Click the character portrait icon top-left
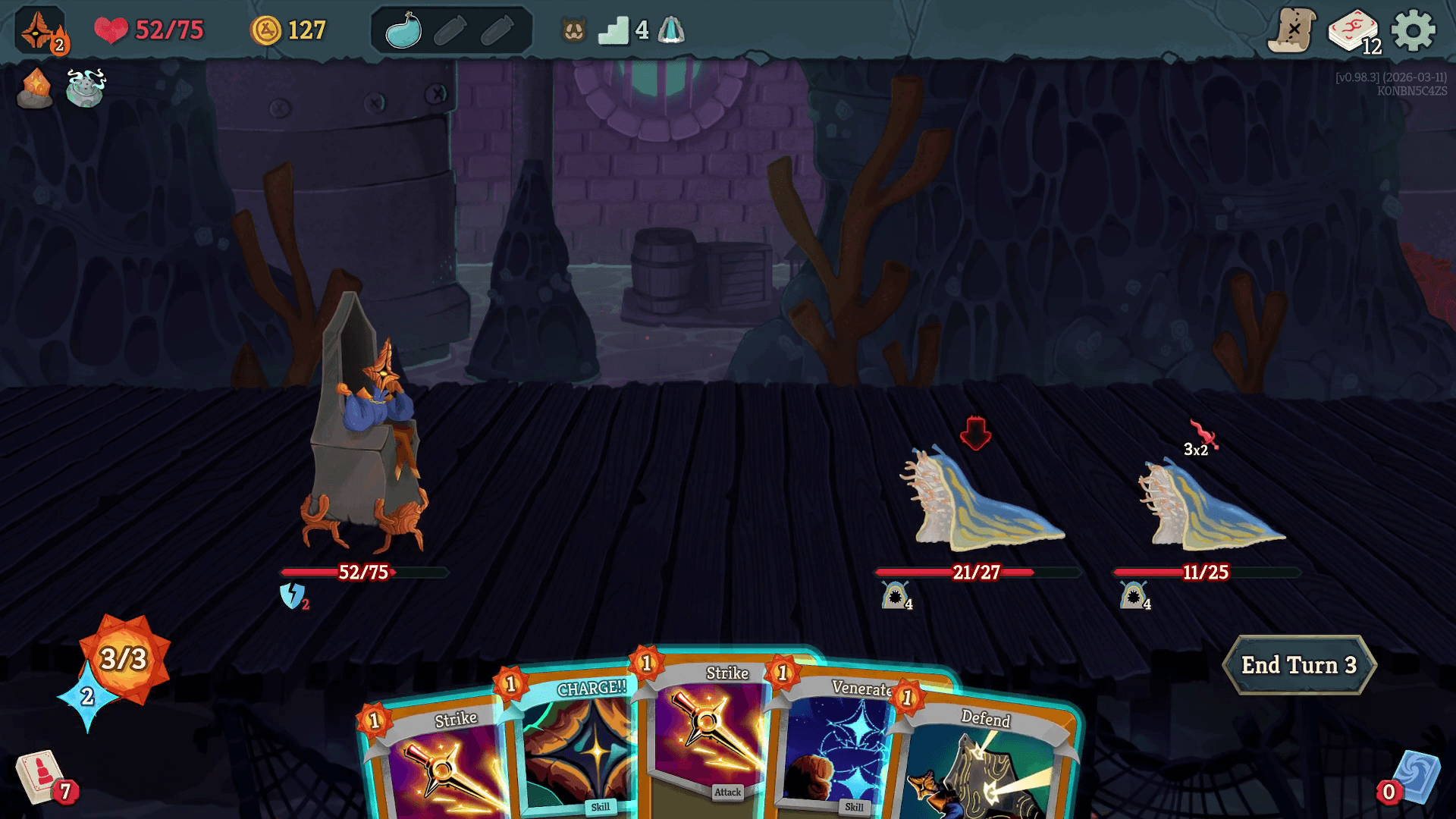The image size is (1456, 819). (x=39, y=32)
